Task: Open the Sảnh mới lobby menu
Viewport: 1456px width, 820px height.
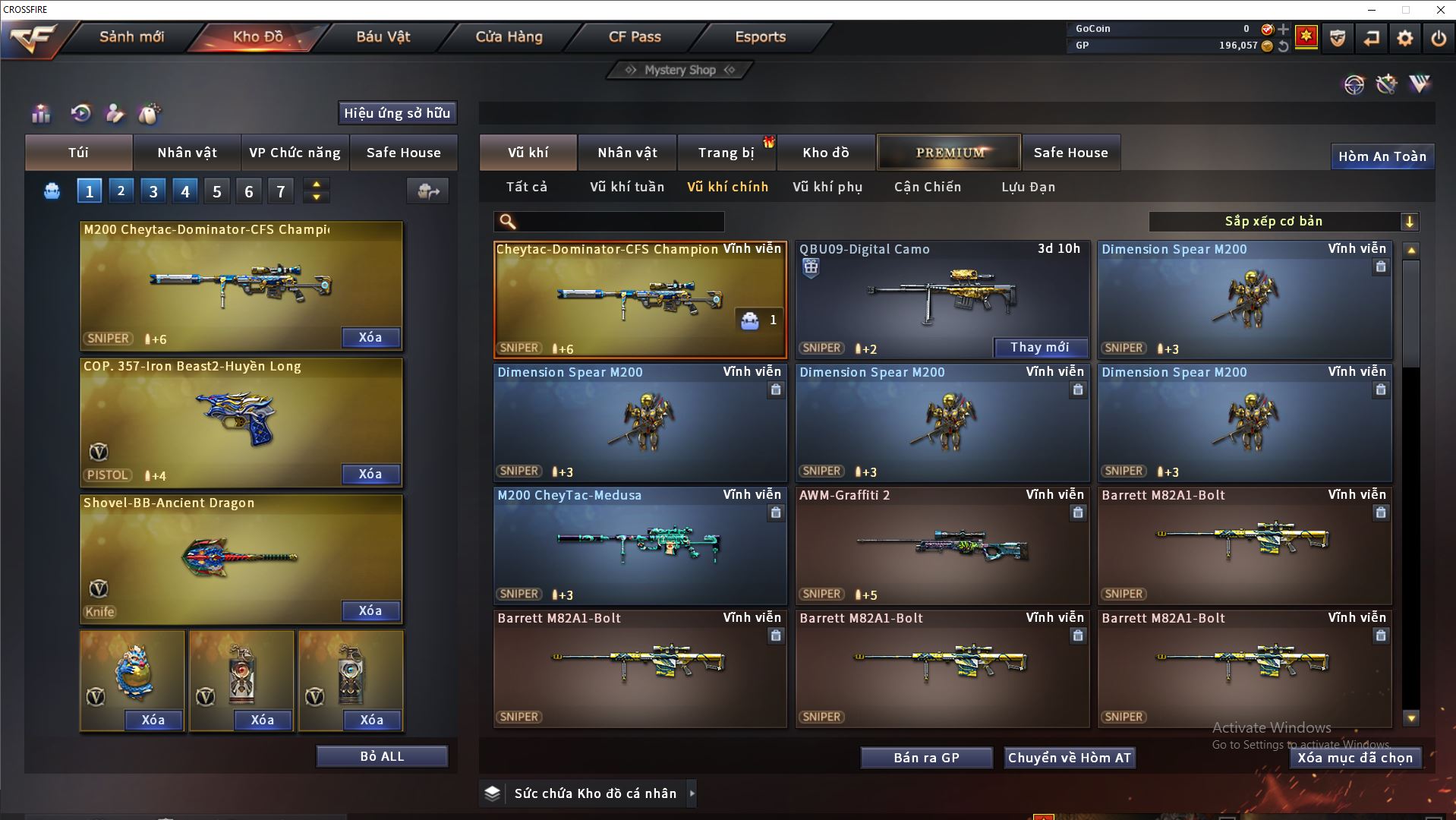Action: 131,36
